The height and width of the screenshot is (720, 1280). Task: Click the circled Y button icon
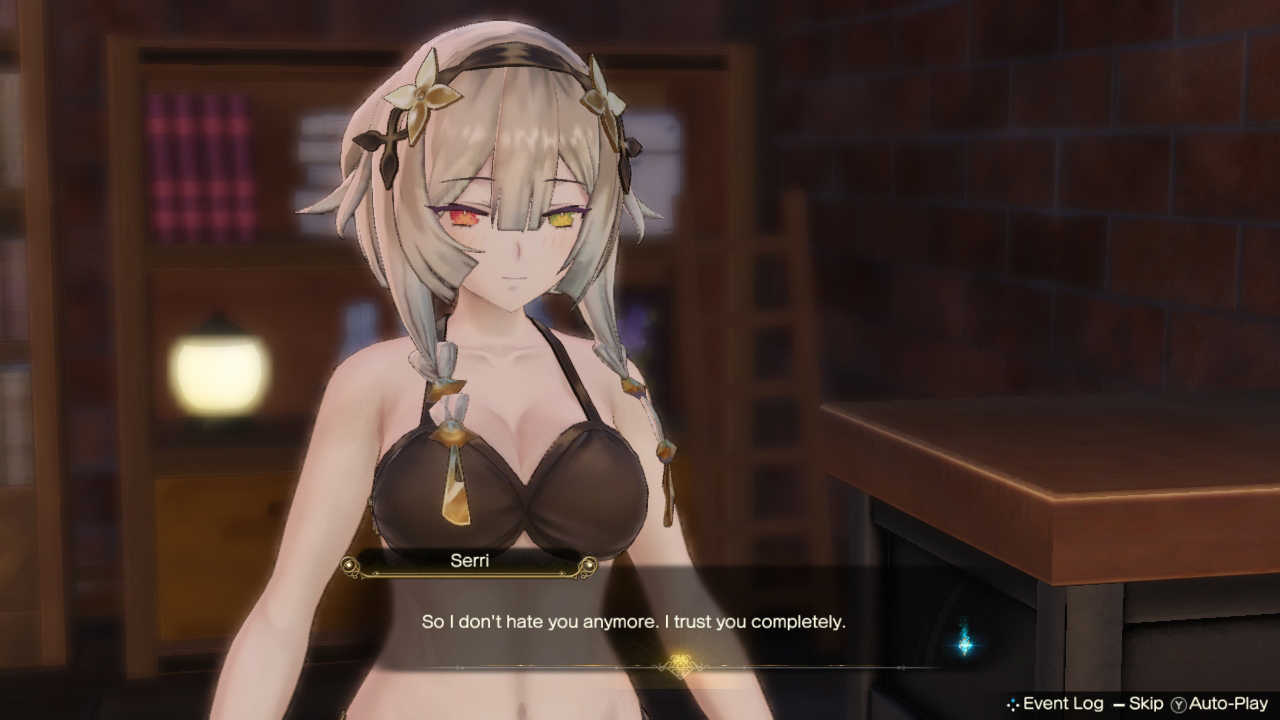pos(1178,703)
